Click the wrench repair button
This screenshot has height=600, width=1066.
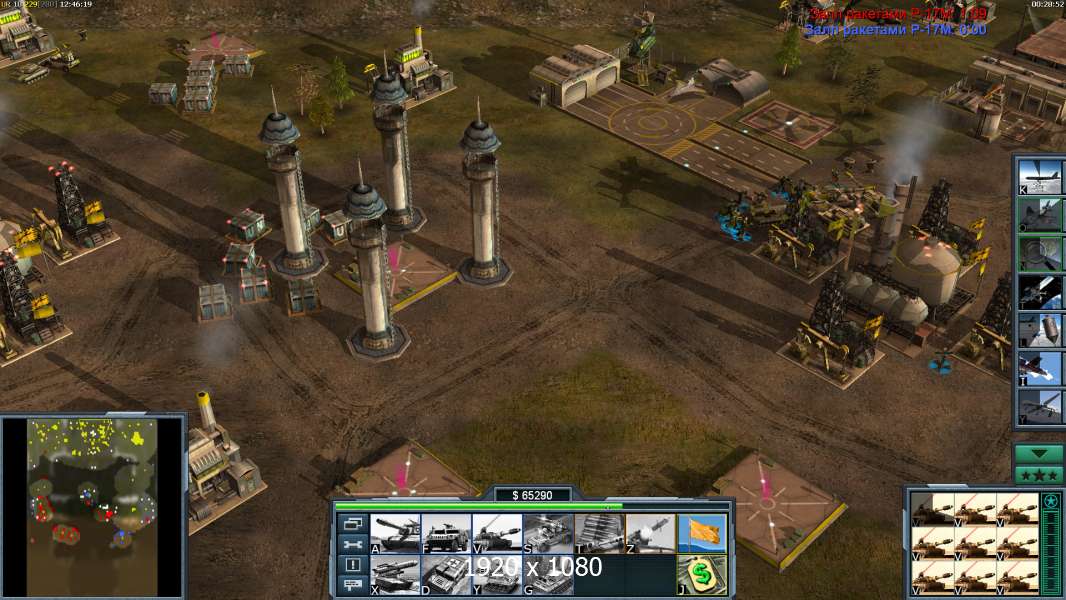coord(352,544)
